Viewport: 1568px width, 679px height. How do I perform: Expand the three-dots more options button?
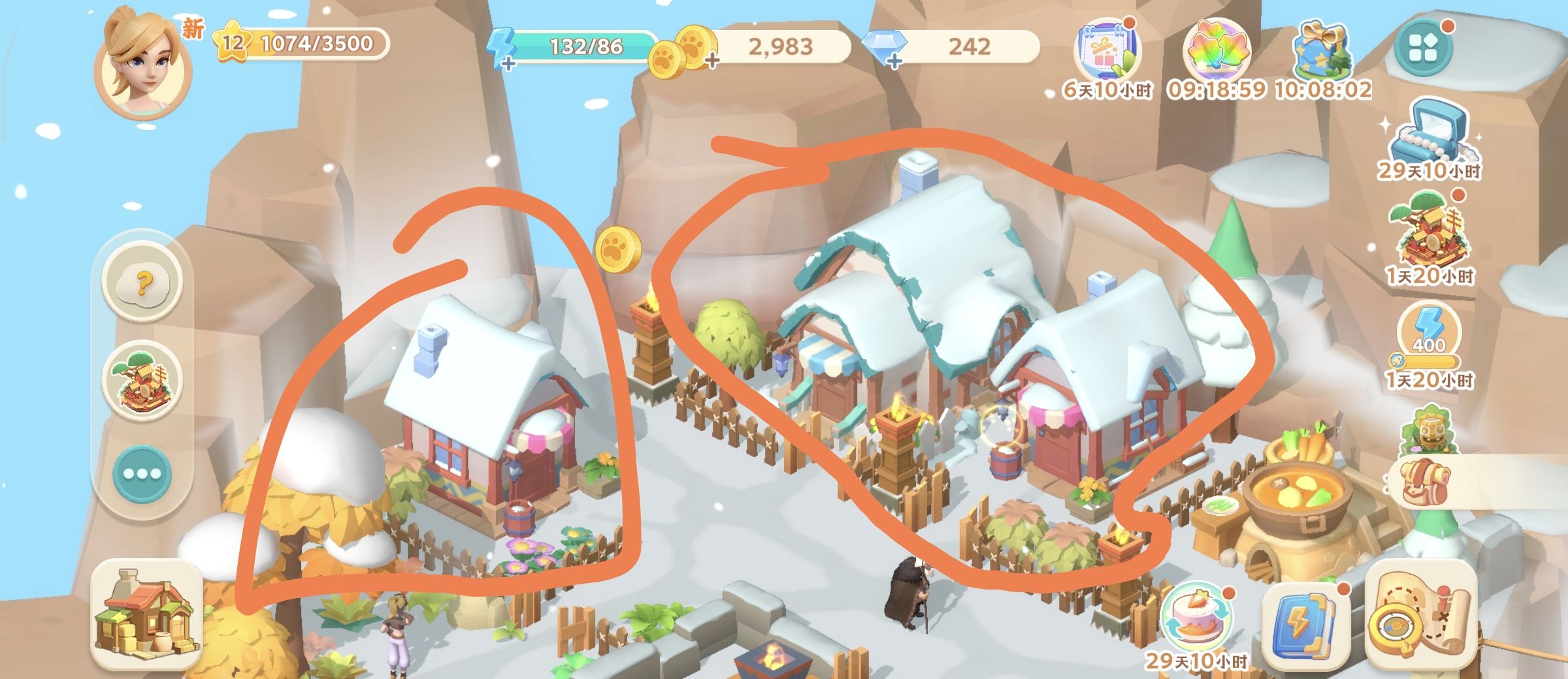pyautogui.click(x=143, y=475)
